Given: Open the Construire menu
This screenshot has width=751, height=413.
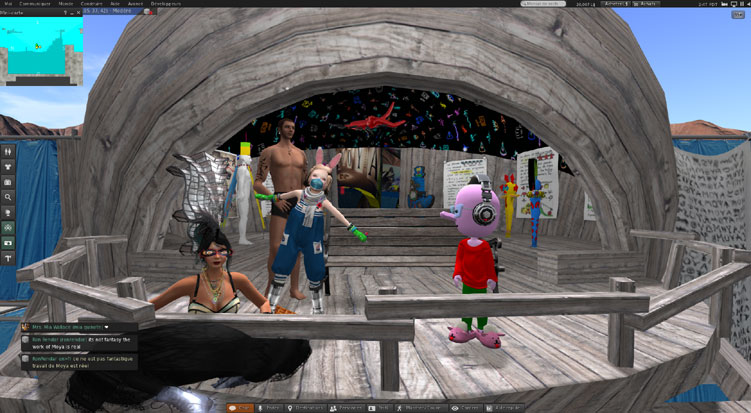Looking at the screenshot, I should [x=92, y=4].
